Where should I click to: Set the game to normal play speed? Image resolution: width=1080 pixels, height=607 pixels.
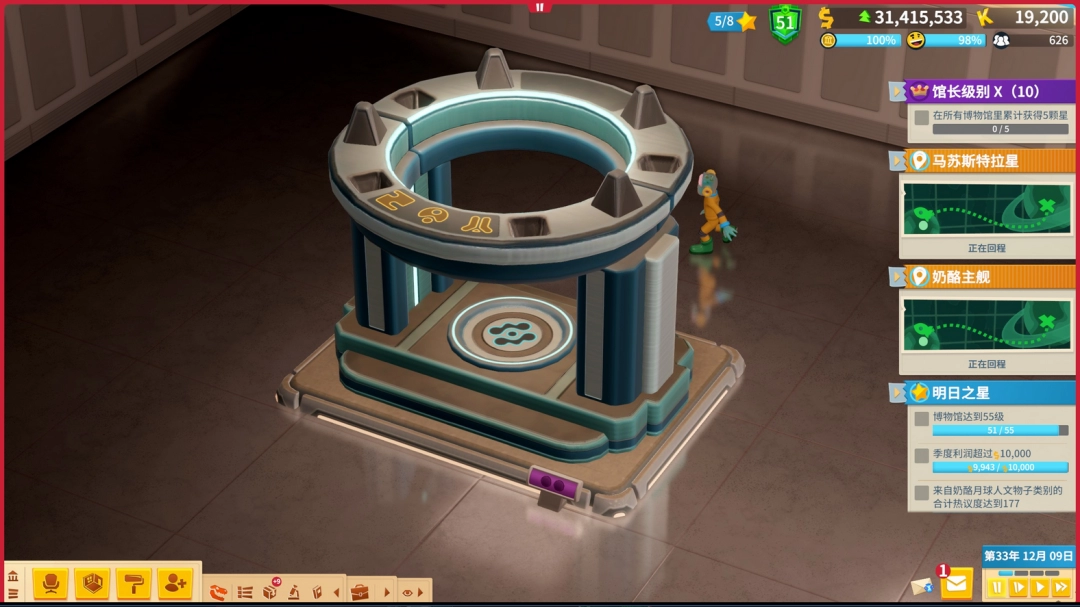coord(1040,587)
